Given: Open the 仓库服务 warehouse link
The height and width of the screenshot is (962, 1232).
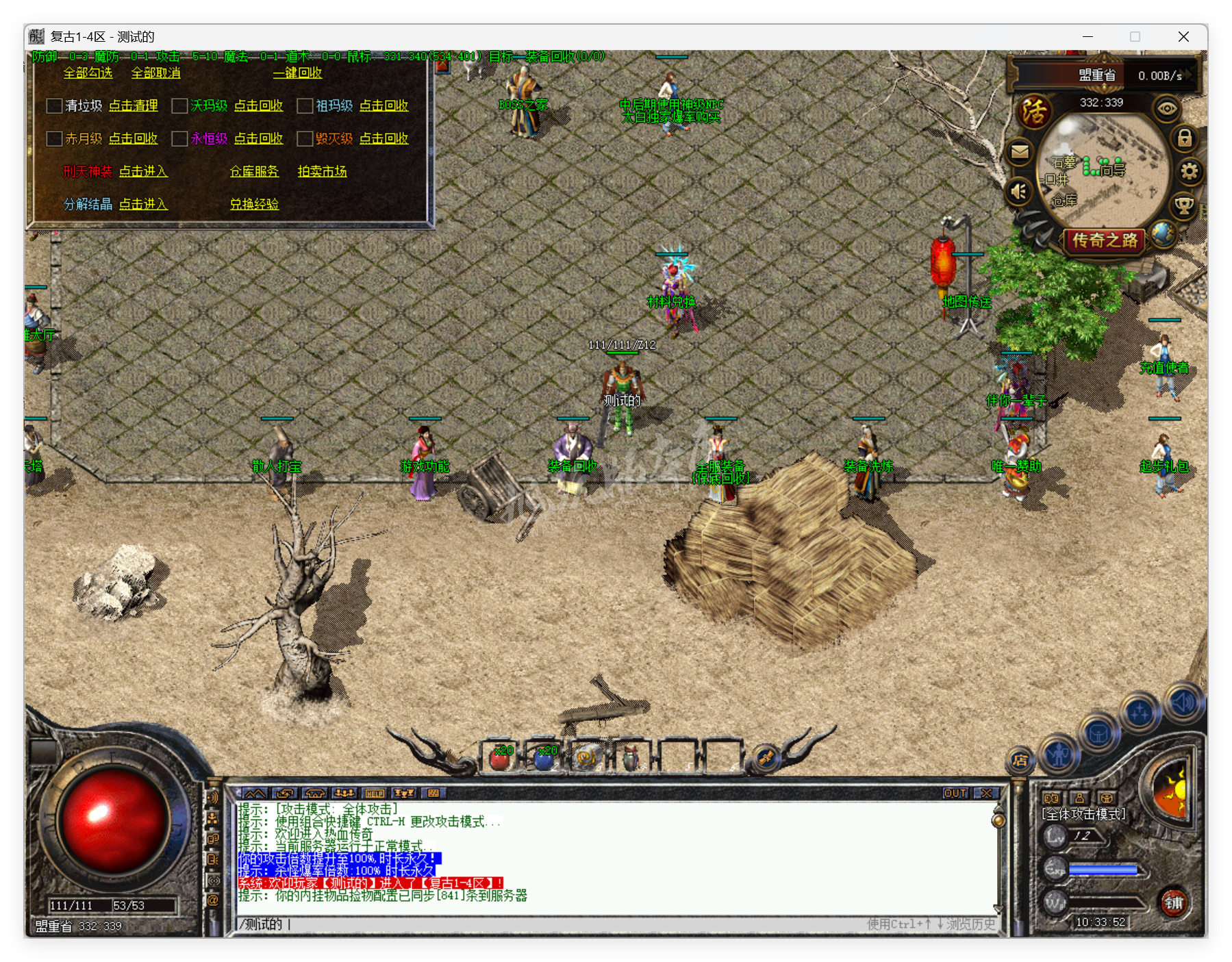Looking at the screenshot, I should (x=254, y=171).
